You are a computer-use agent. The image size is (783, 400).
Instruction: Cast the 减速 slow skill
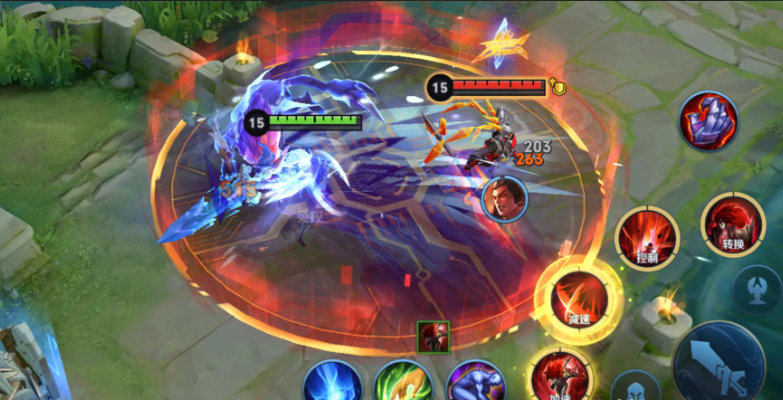pyautogui.click(x=580, y=298)
